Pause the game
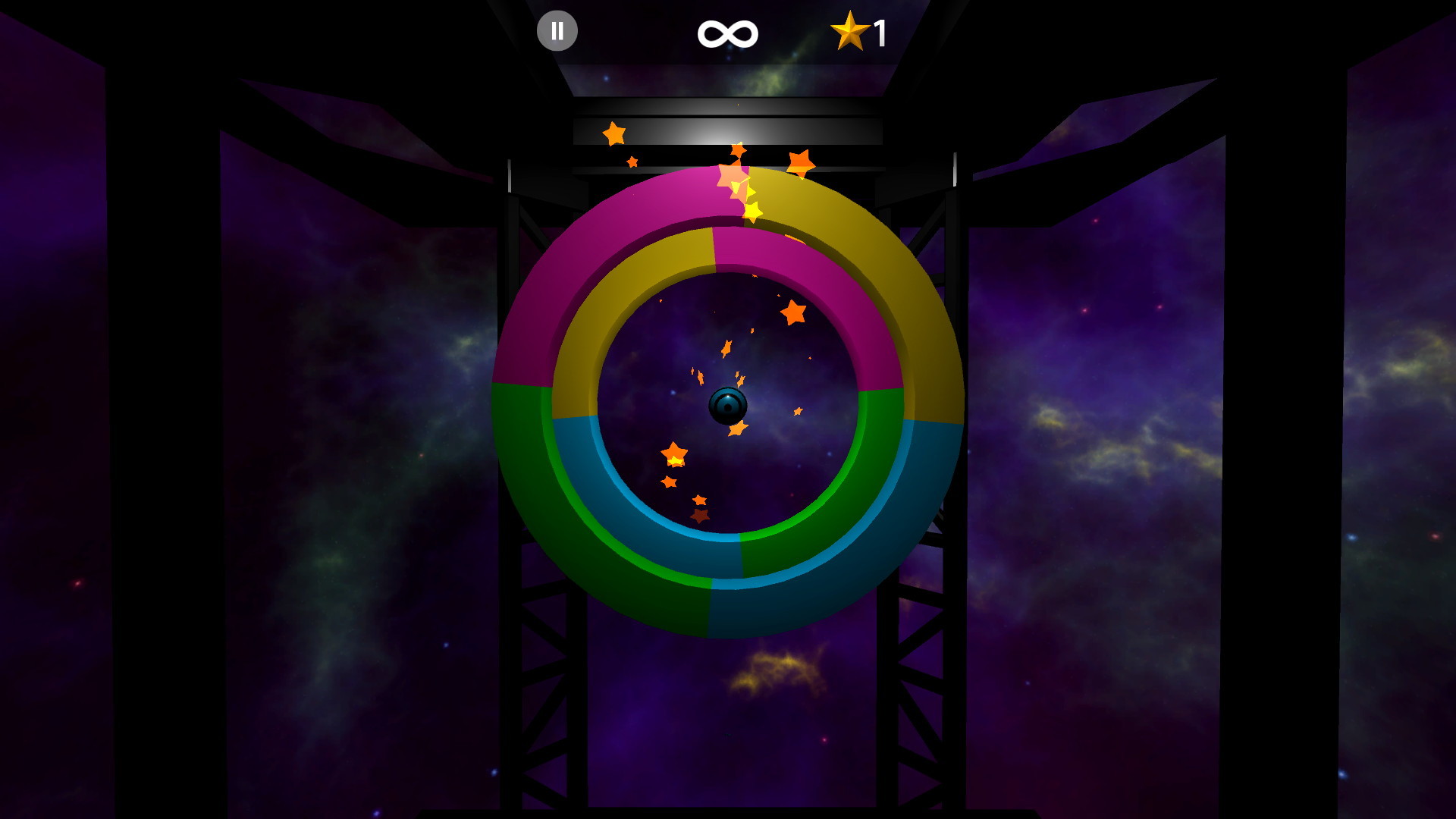Screen dimensions: 1456x819 (x=557, y=30)
